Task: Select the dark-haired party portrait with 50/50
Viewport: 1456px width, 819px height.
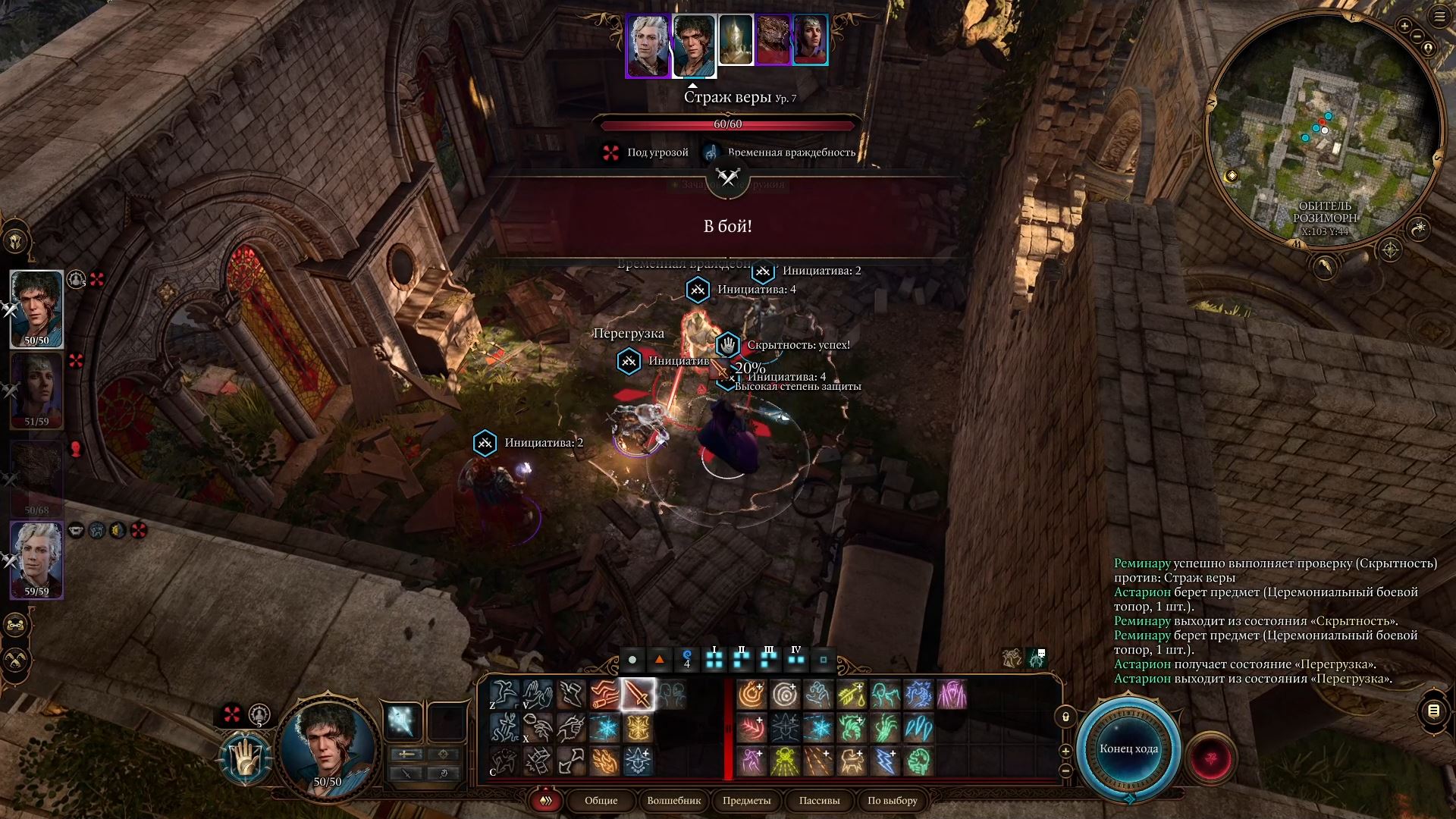Action: coord(36,308)
